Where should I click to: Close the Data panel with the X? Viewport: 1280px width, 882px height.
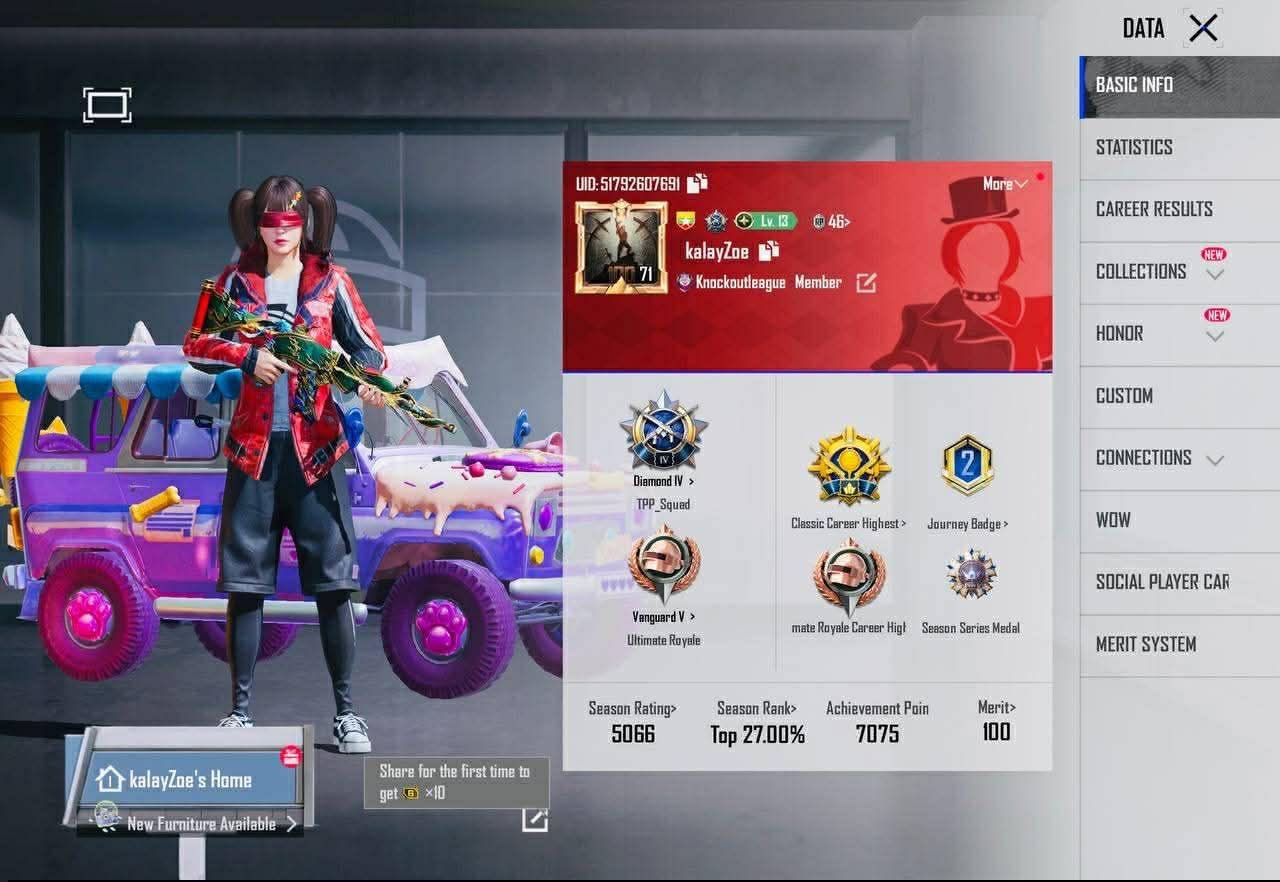point(1203,28)
